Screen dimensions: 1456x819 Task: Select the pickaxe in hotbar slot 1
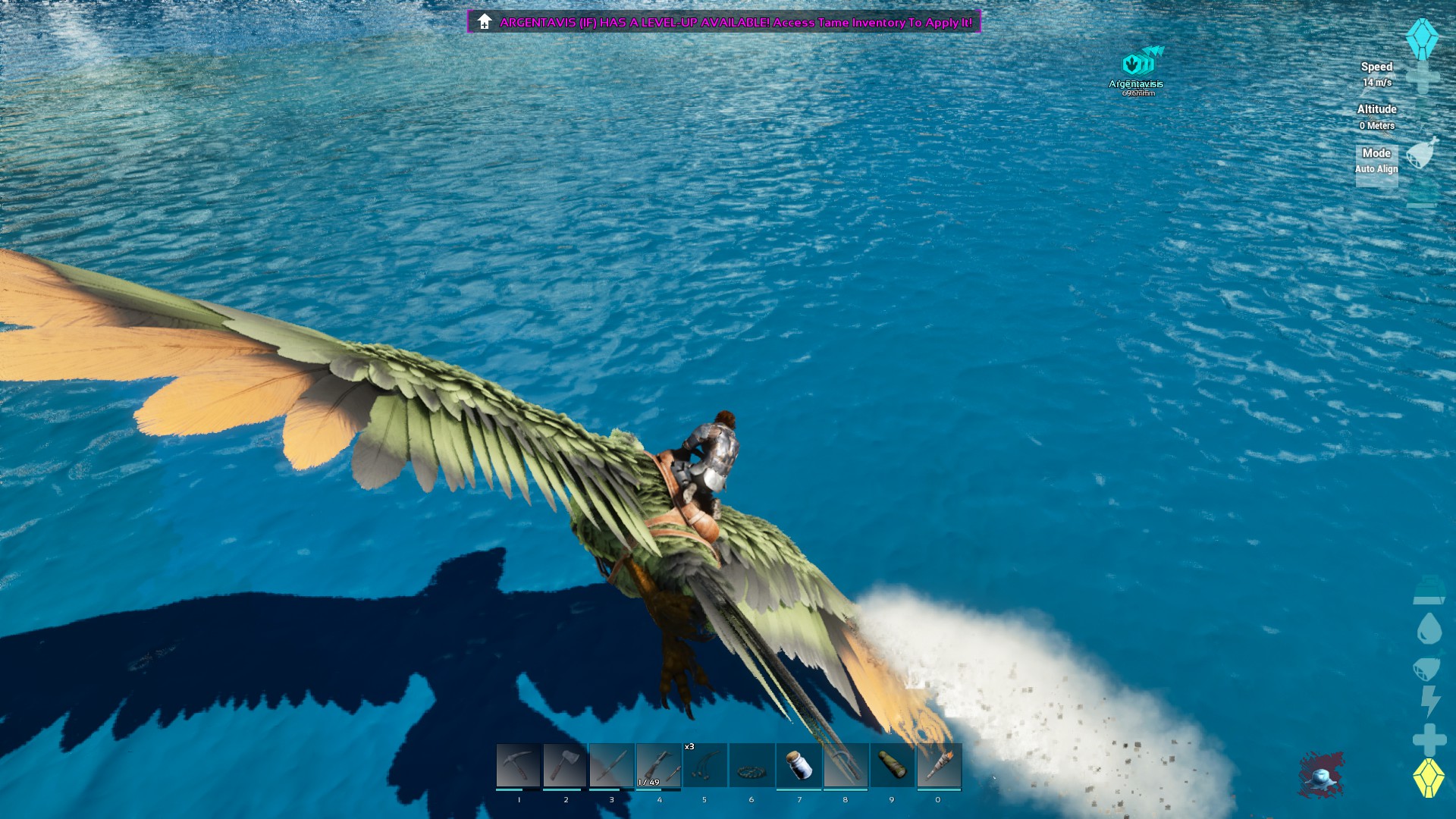[518, 766]
